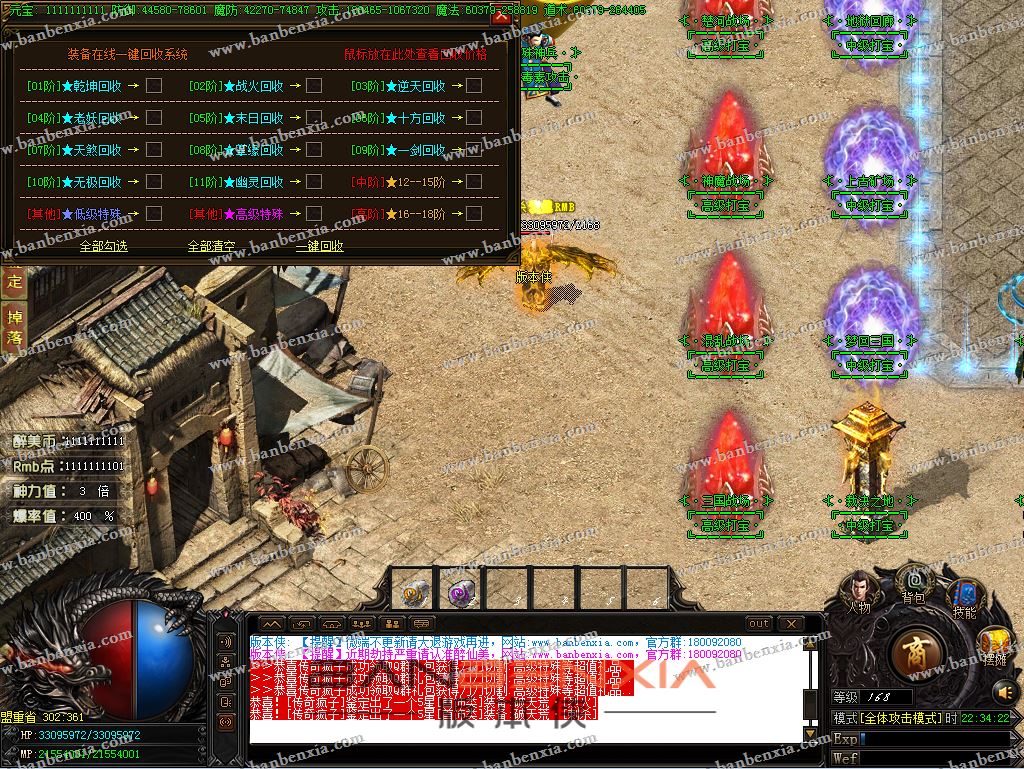Screen dimensions: 1024x769
Task: Tick the 逆天回收 checkbox
Action: coord(474,86)
